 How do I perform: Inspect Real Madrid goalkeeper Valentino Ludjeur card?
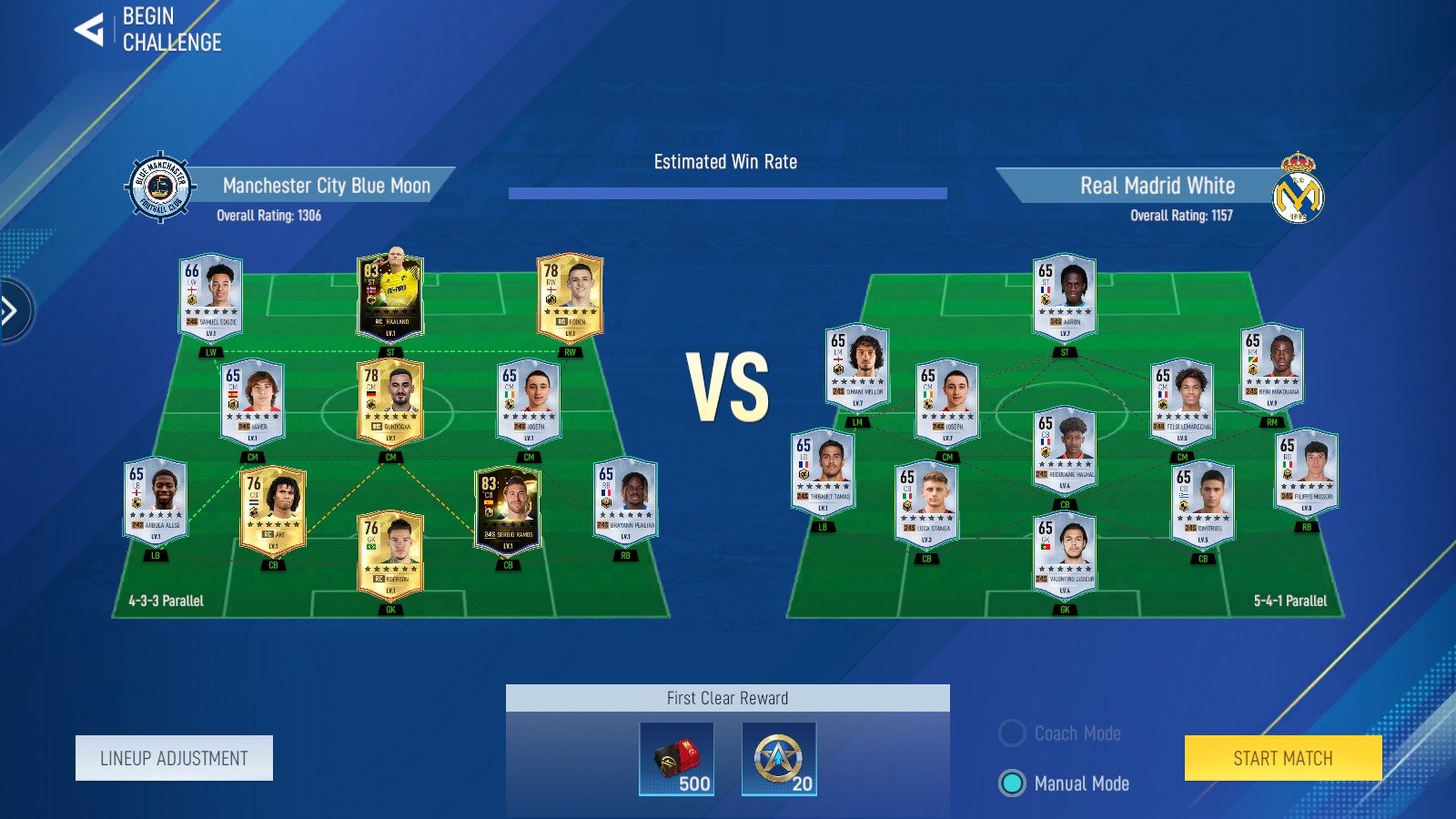(x=1065, y=554)
